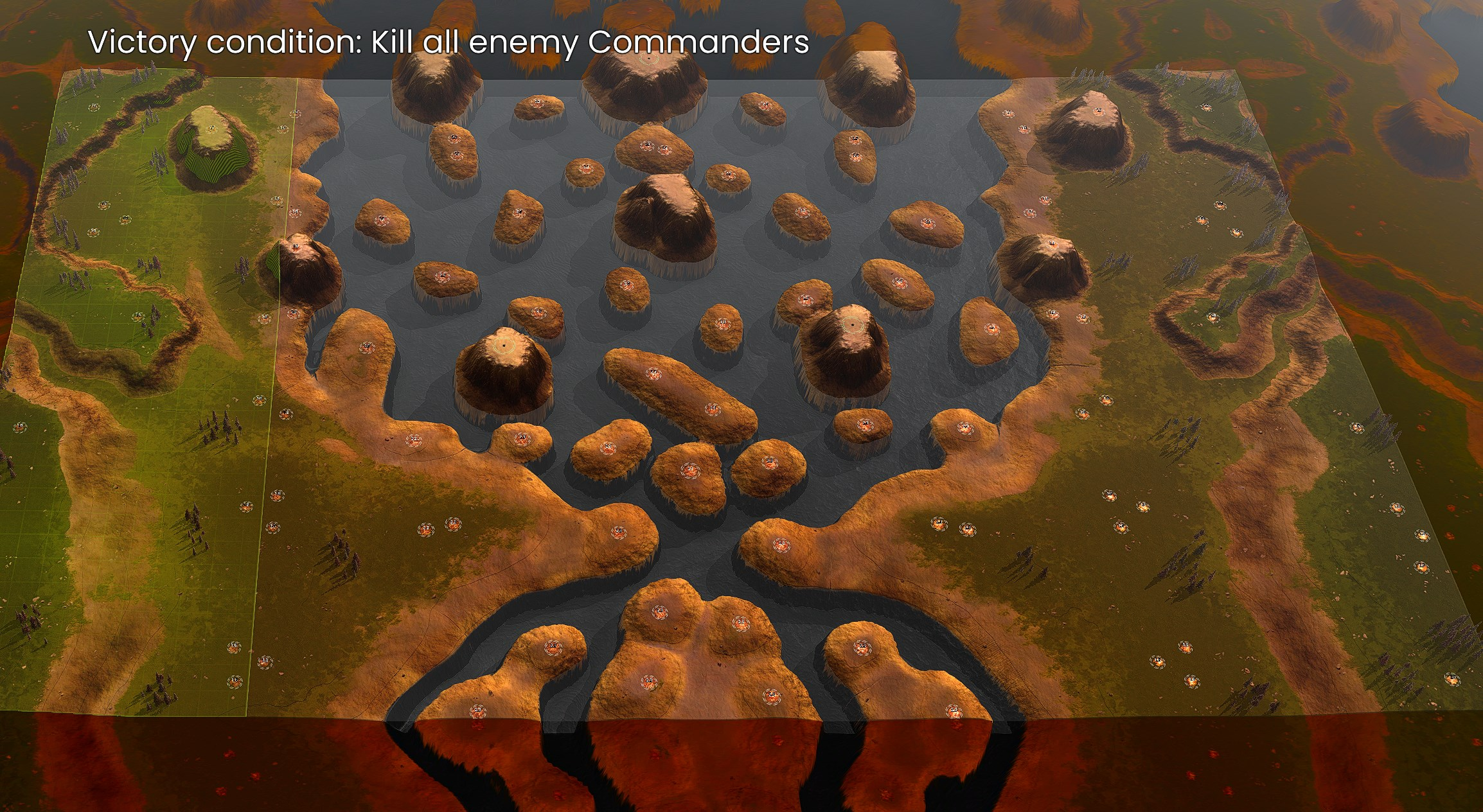Select metal spot marker 22 on the sandy plateau
Image resolution: width=1483 pixels, height=812 pixels.
tap(414, 440)
